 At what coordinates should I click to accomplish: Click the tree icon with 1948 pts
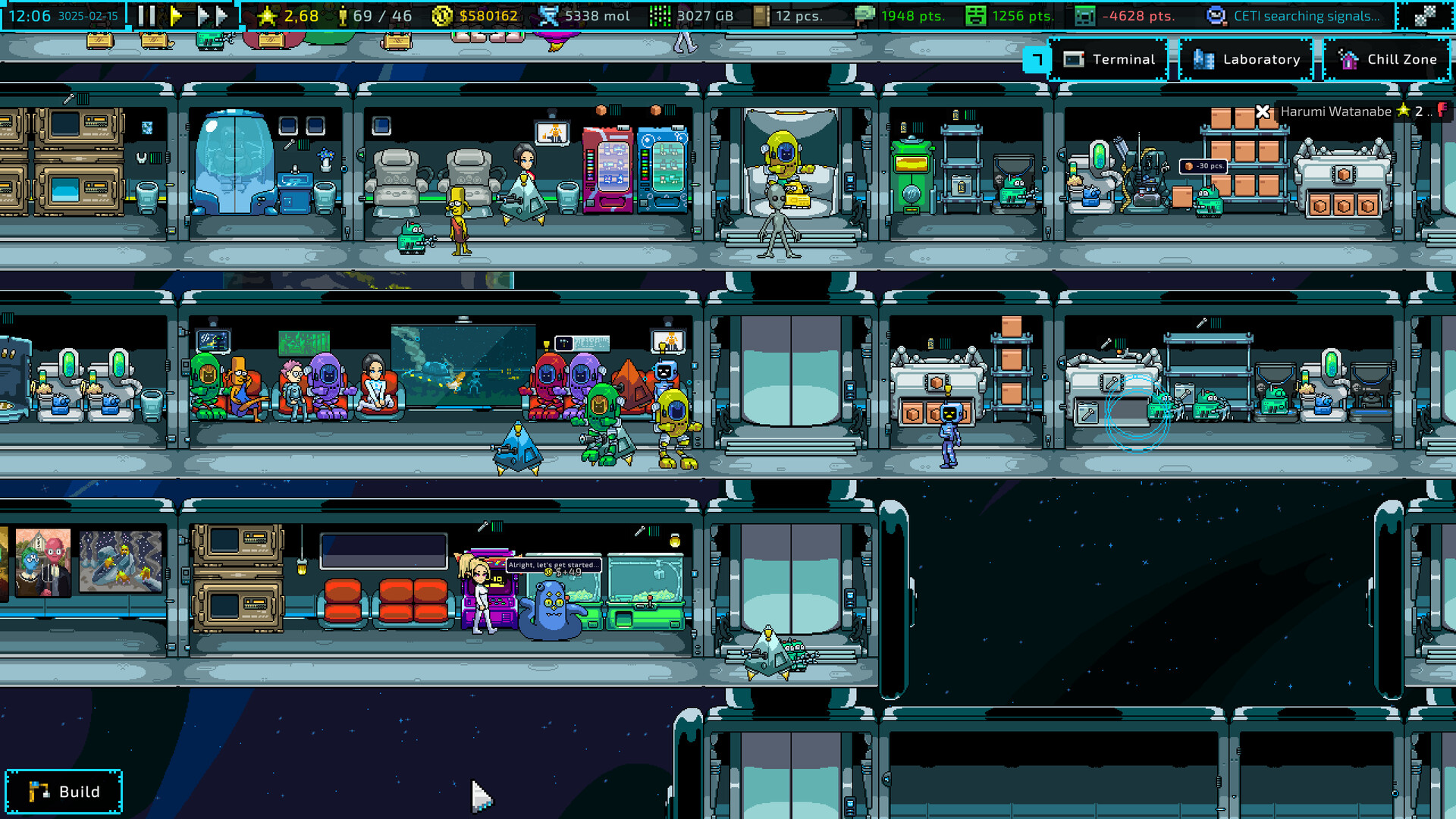(x=864, y=14)
